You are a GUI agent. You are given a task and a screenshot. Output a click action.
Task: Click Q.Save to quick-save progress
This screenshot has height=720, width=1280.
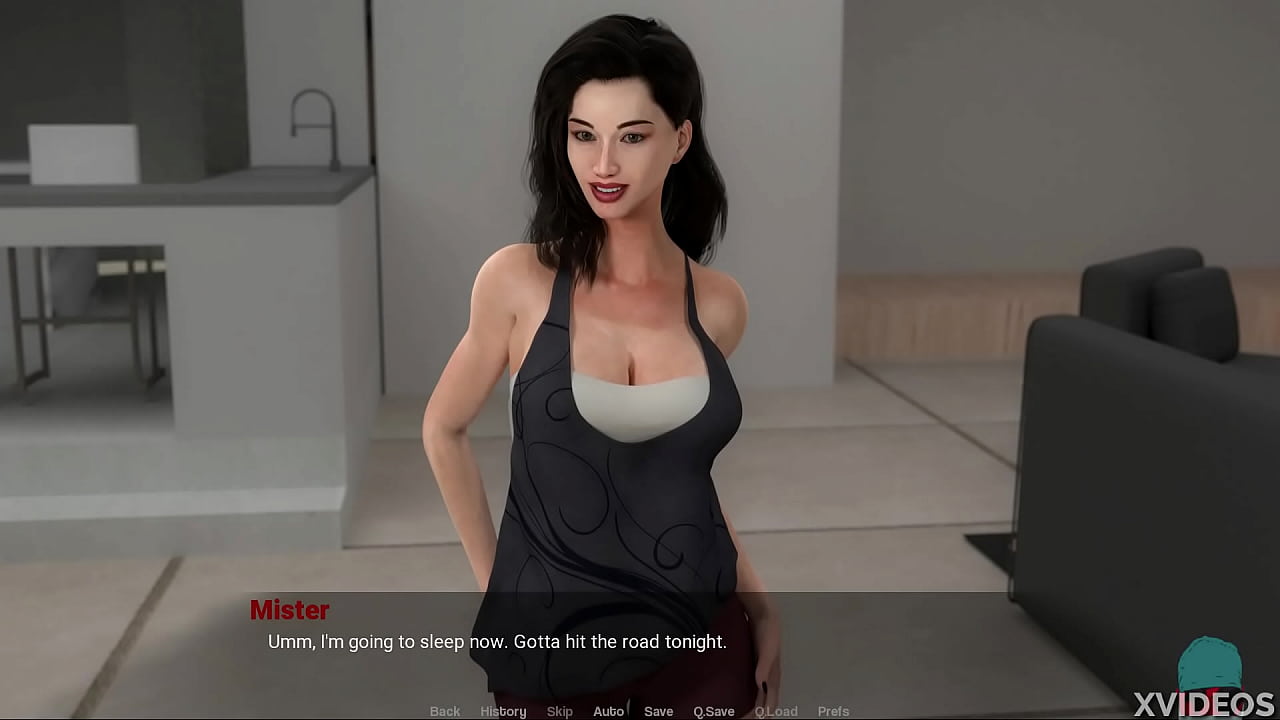[x=713, y=711]
